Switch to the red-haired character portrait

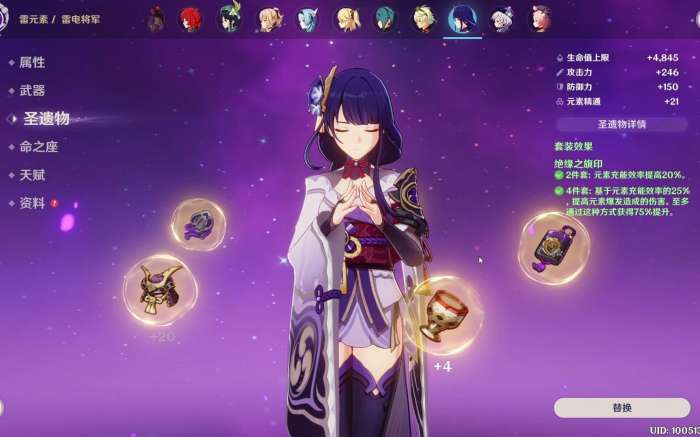coord(190,19)
